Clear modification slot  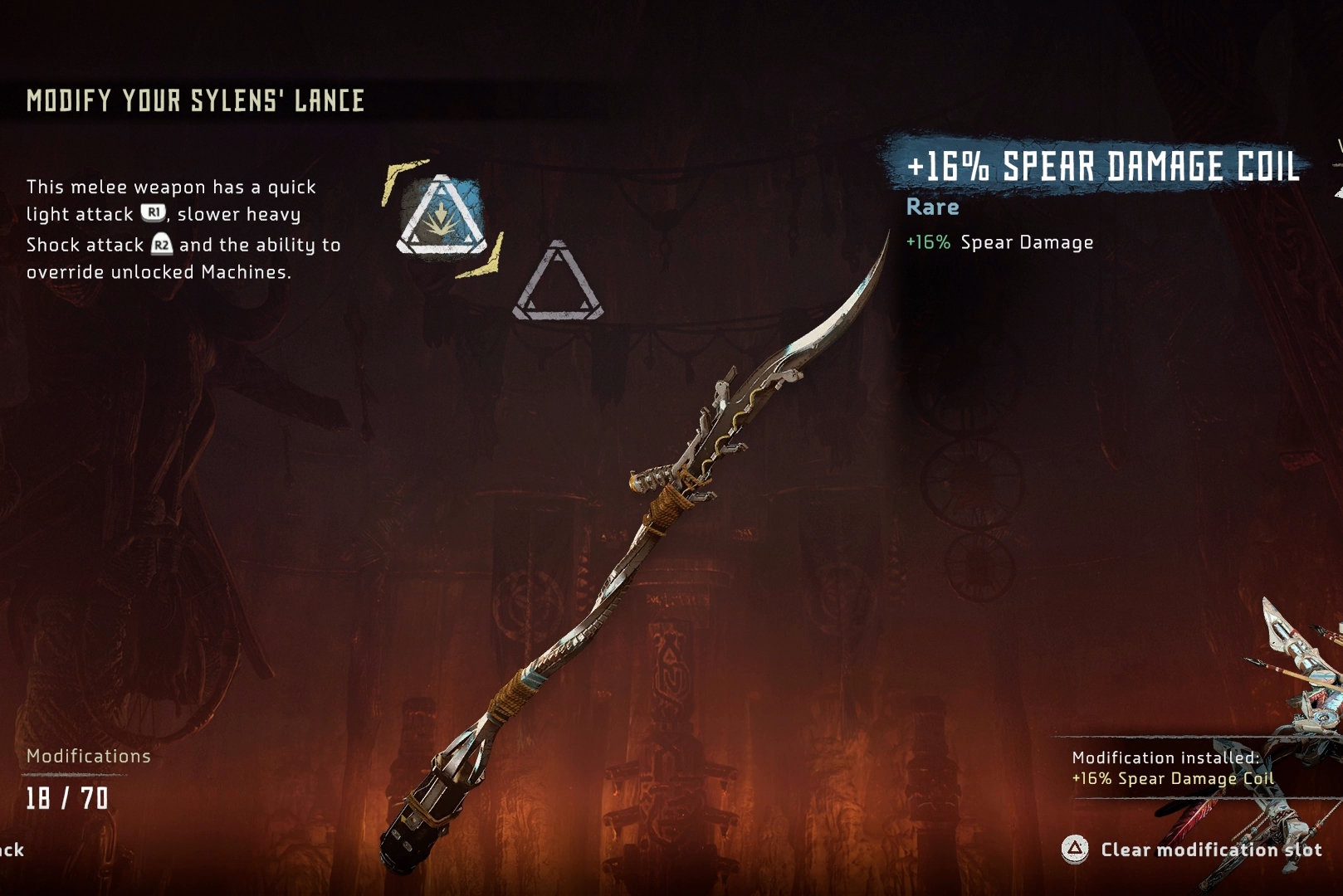1192,849
